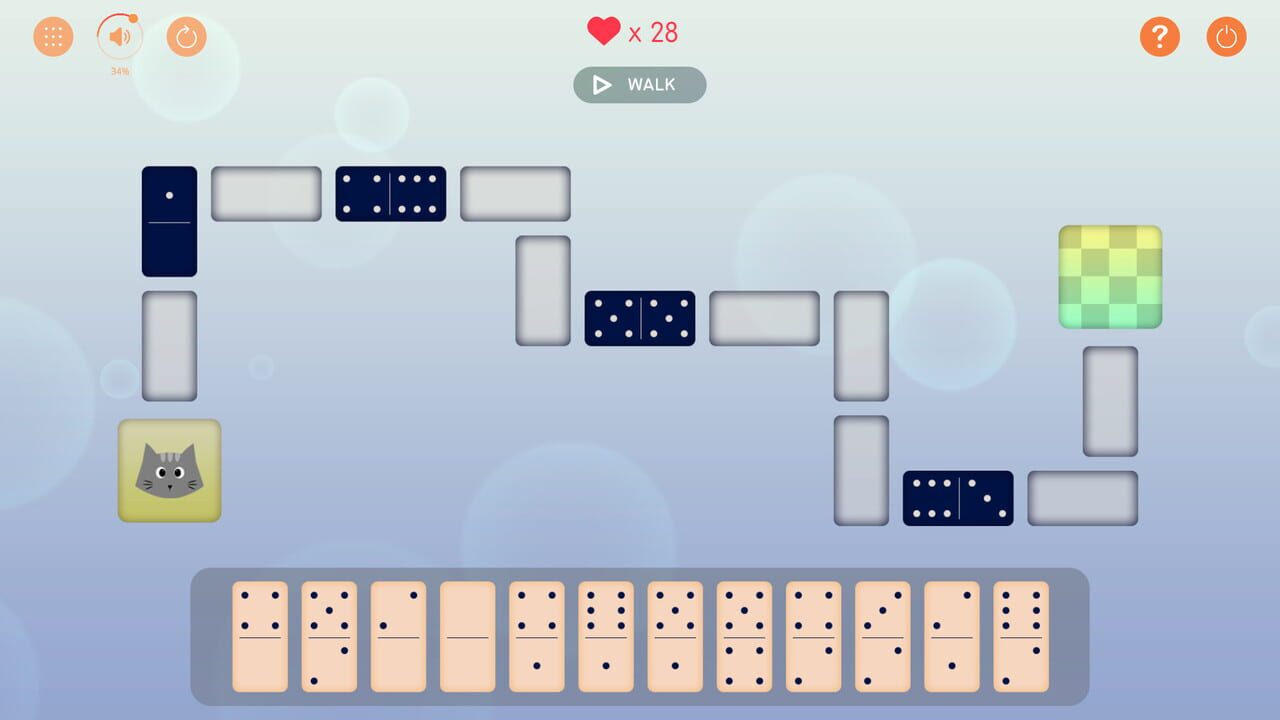Select the double-blank domino in the tray
Image resolution: width=1280 pixels, height=720 pixels.
(467, 635)
